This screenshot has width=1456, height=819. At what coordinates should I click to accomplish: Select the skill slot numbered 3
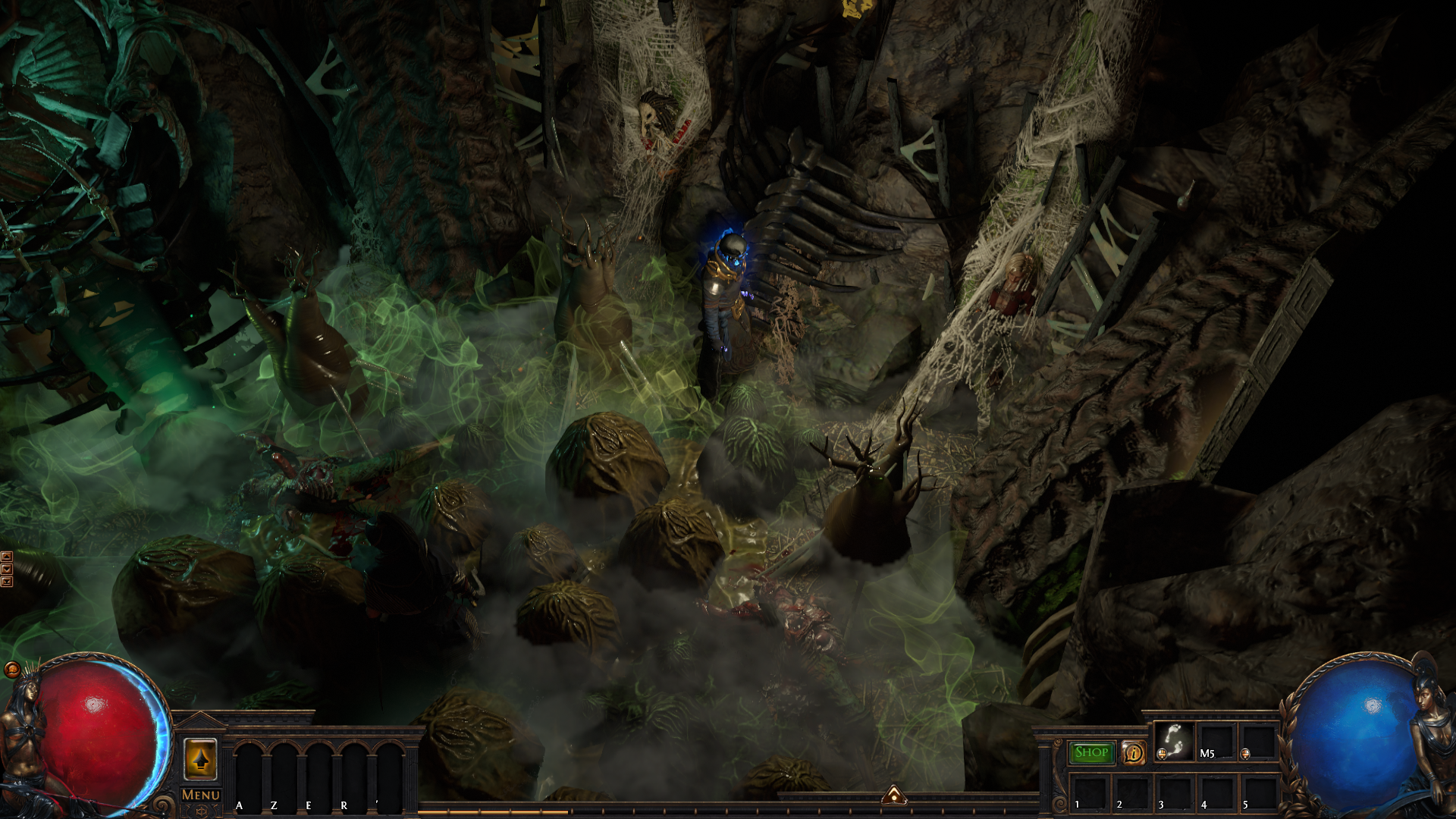[1174, 792]
